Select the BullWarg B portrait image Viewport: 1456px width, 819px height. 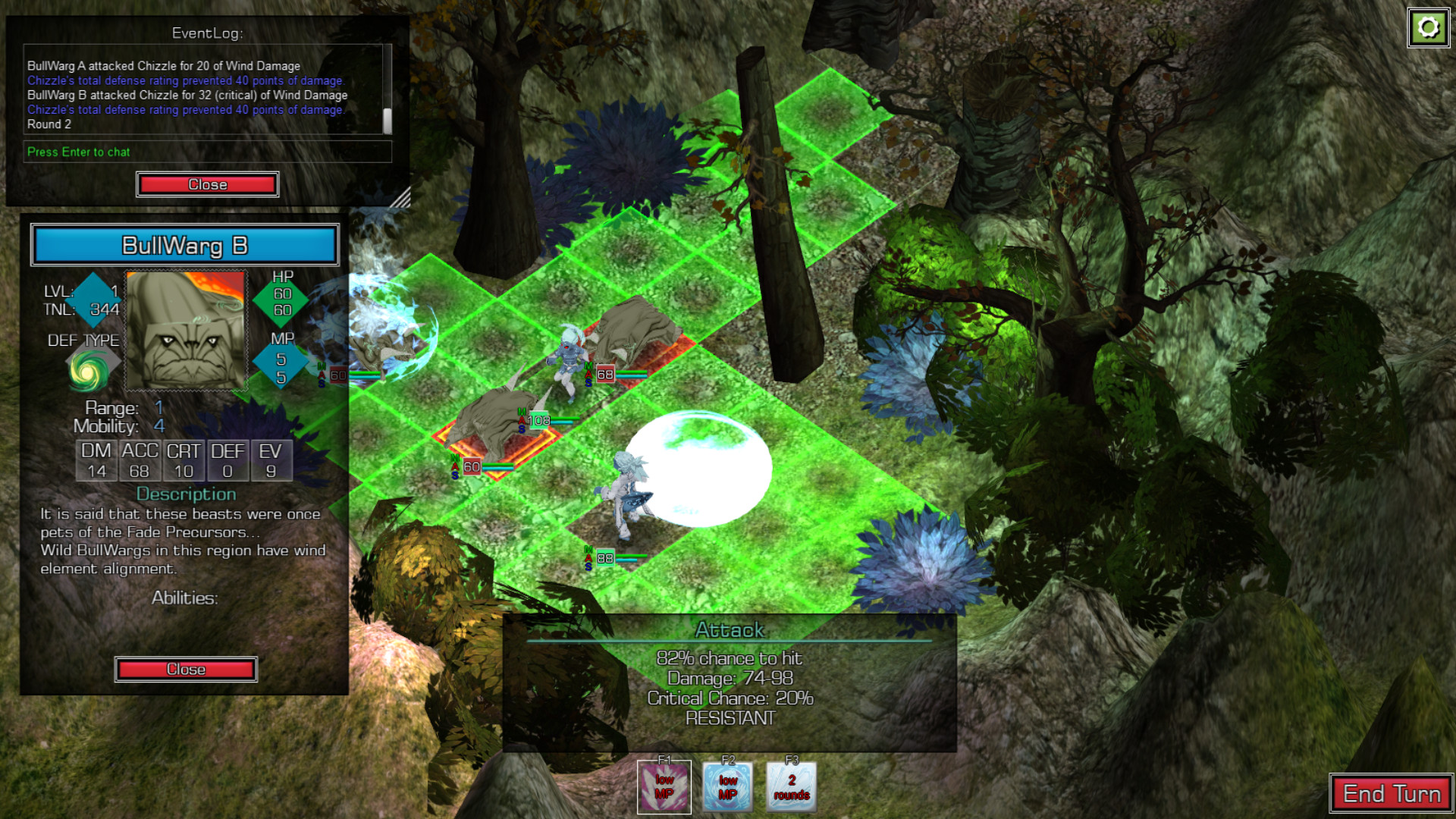(x=186, y=331)
